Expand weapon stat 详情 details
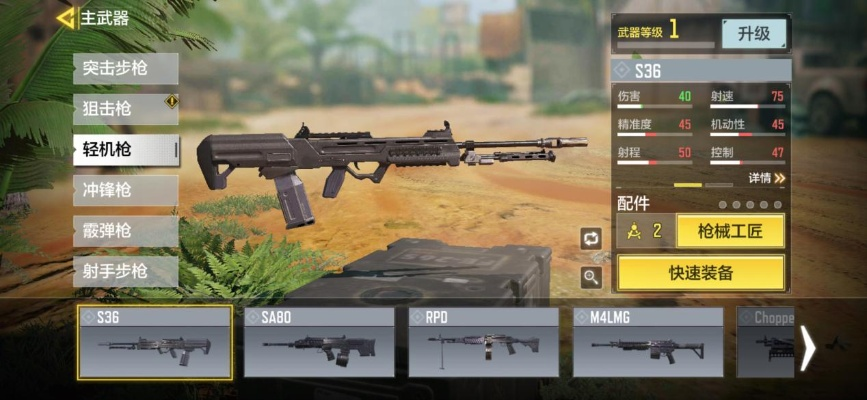The width and height of the screenshot is (867, 400). coord(766,178)
